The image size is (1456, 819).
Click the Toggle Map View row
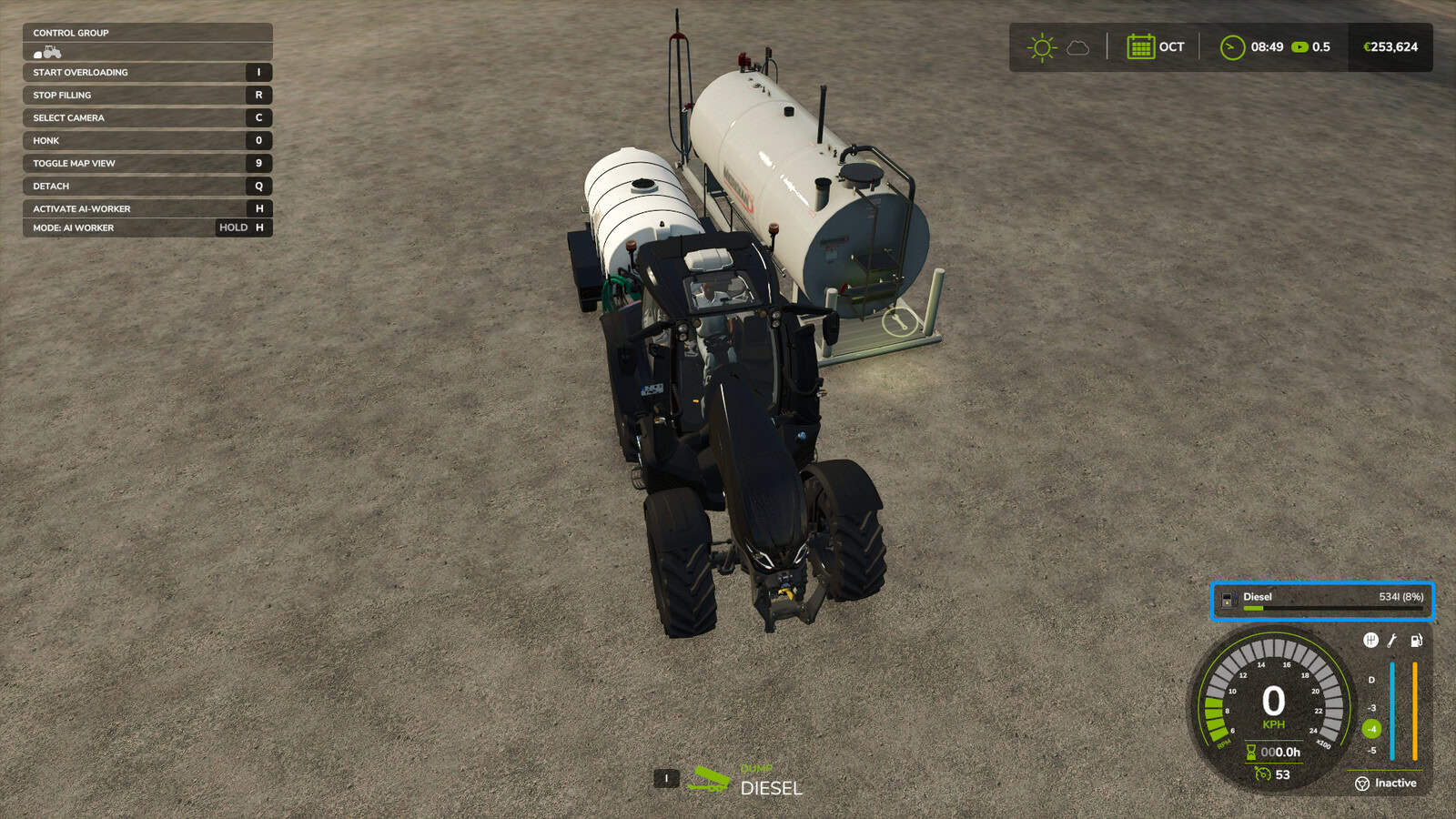(147, 164)
